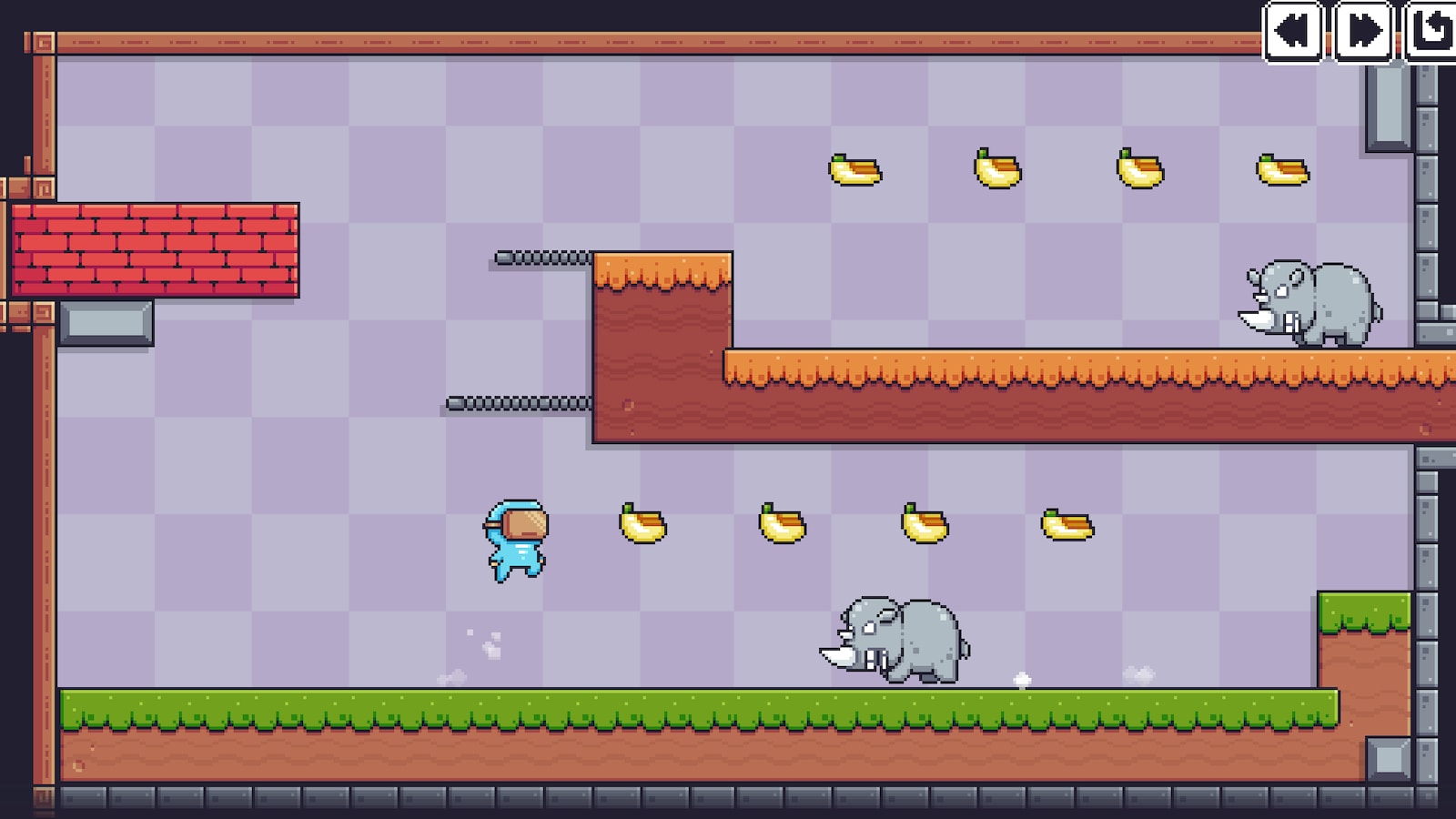The width and height of the screenshot is (1456, 819).
Task: Click the red brick wall block
Action: tap(157, 250)
